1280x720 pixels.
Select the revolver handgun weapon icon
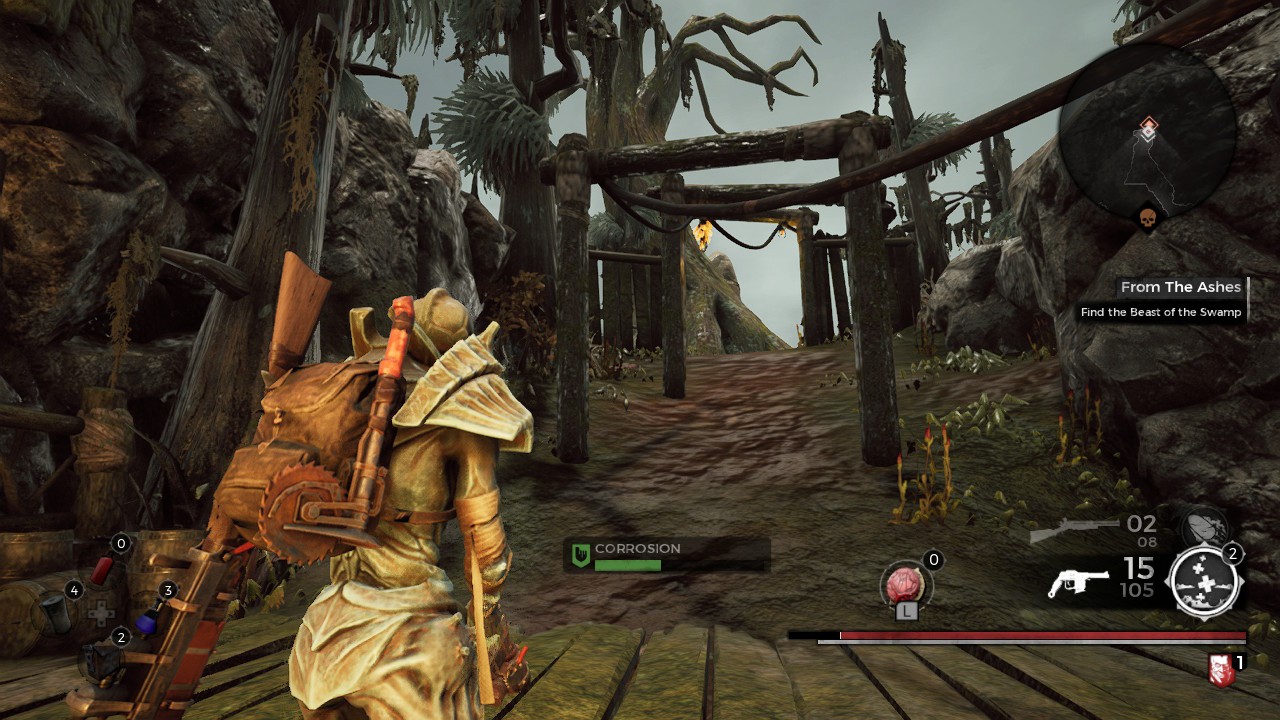pyautogui.click(x=1078, y=582)
